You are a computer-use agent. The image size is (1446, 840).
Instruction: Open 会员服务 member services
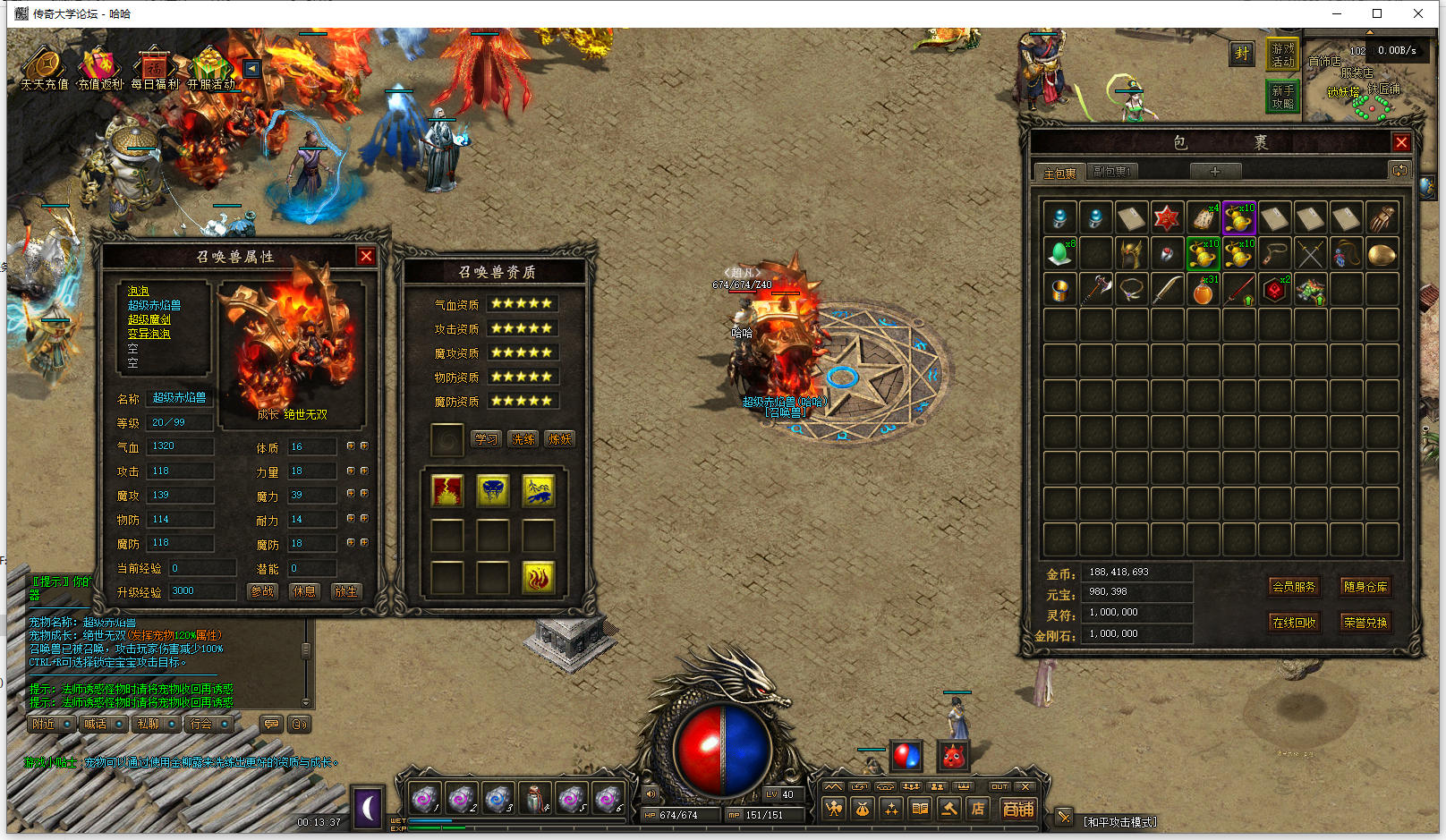(x=1294, y=587)
